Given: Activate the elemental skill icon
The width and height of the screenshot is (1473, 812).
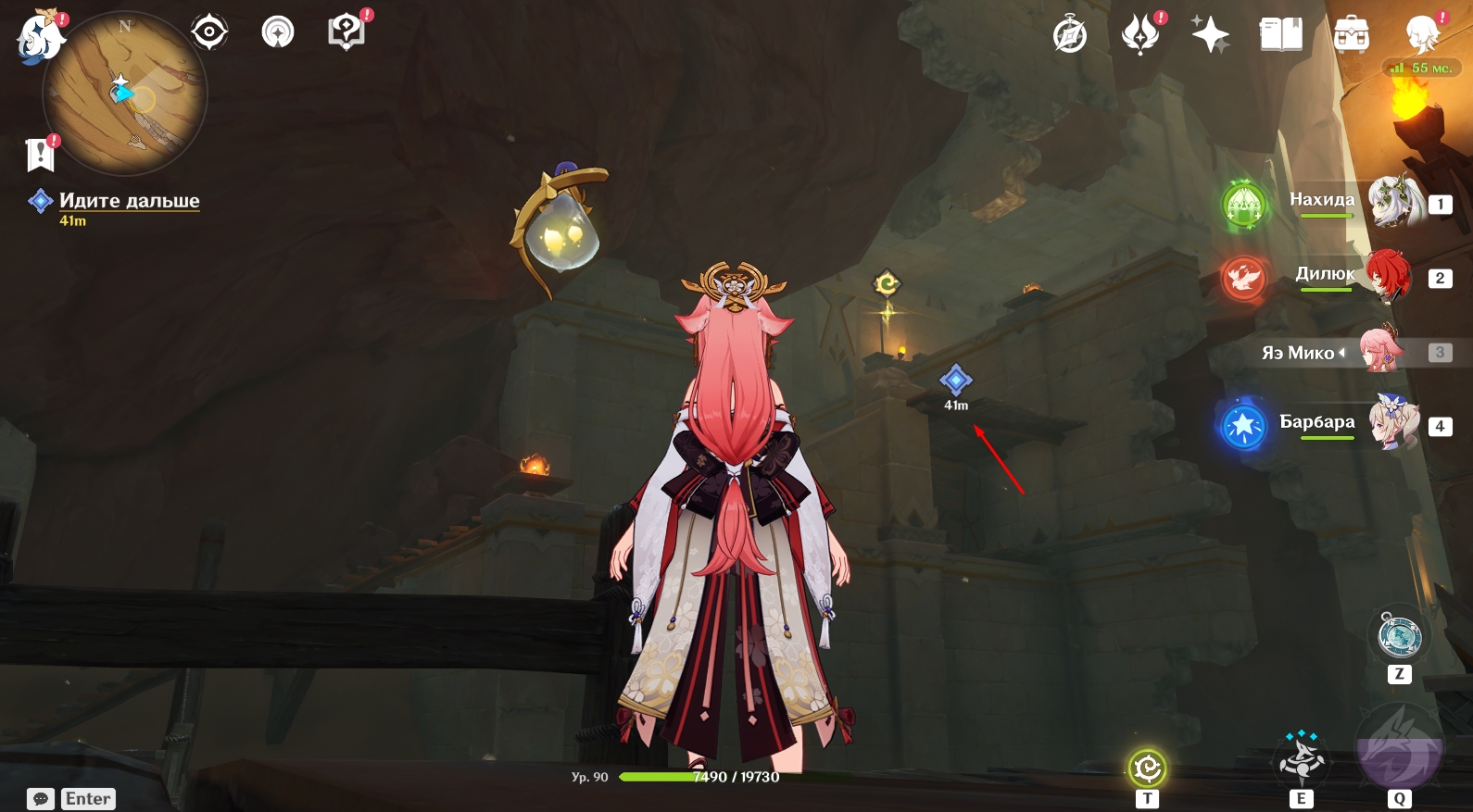Looking at the screenshot, I should pyautogui.click(x=1302, y=758).
